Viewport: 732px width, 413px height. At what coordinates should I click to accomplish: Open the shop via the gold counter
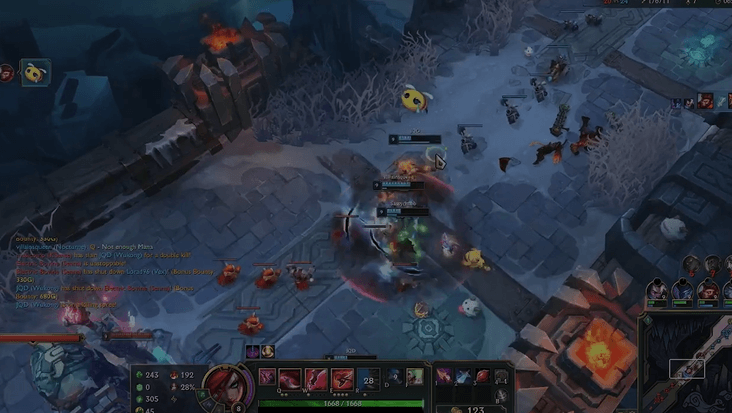point(473,408)
